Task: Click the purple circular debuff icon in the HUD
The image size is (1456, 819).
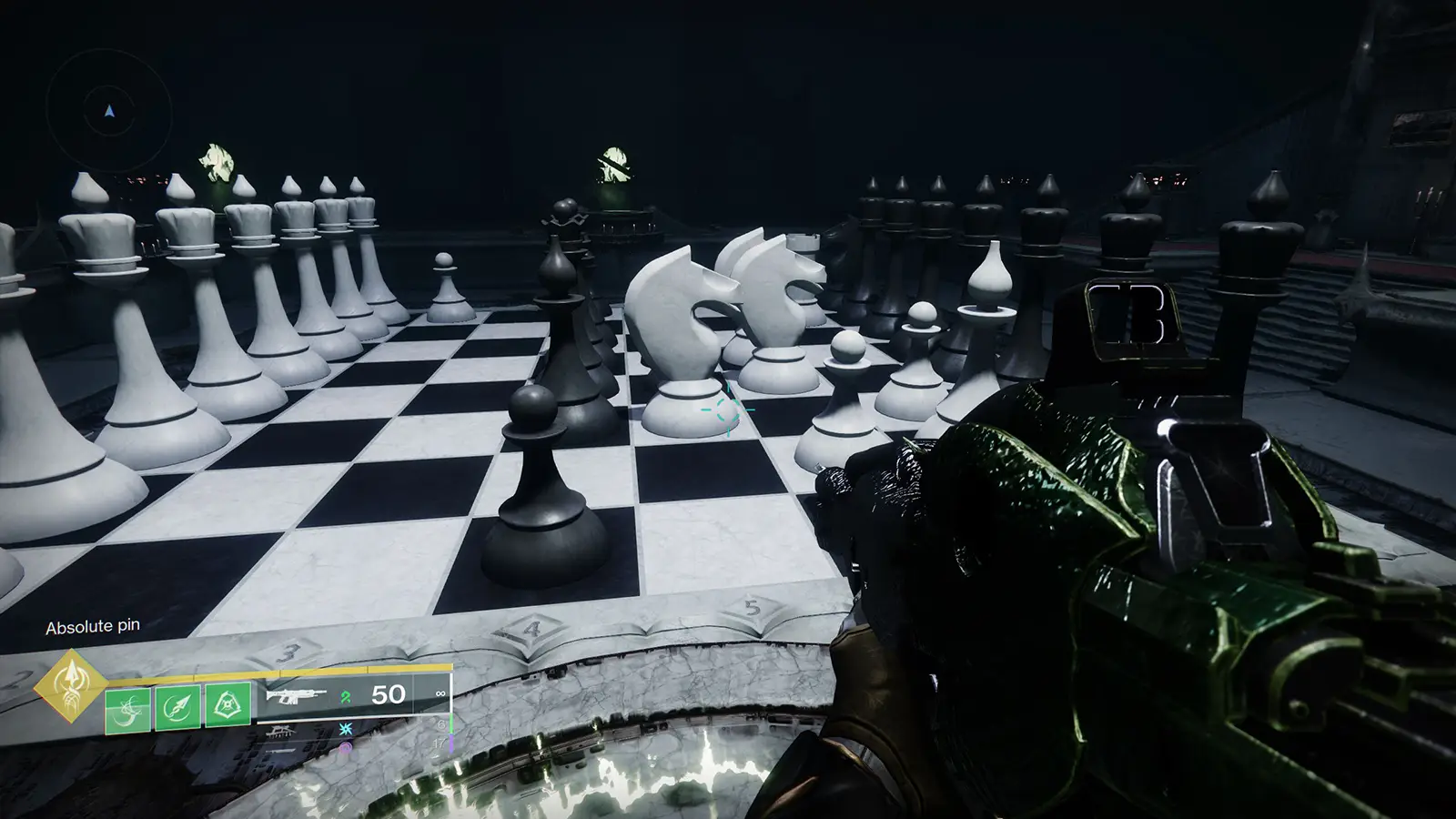Action: 346,747
